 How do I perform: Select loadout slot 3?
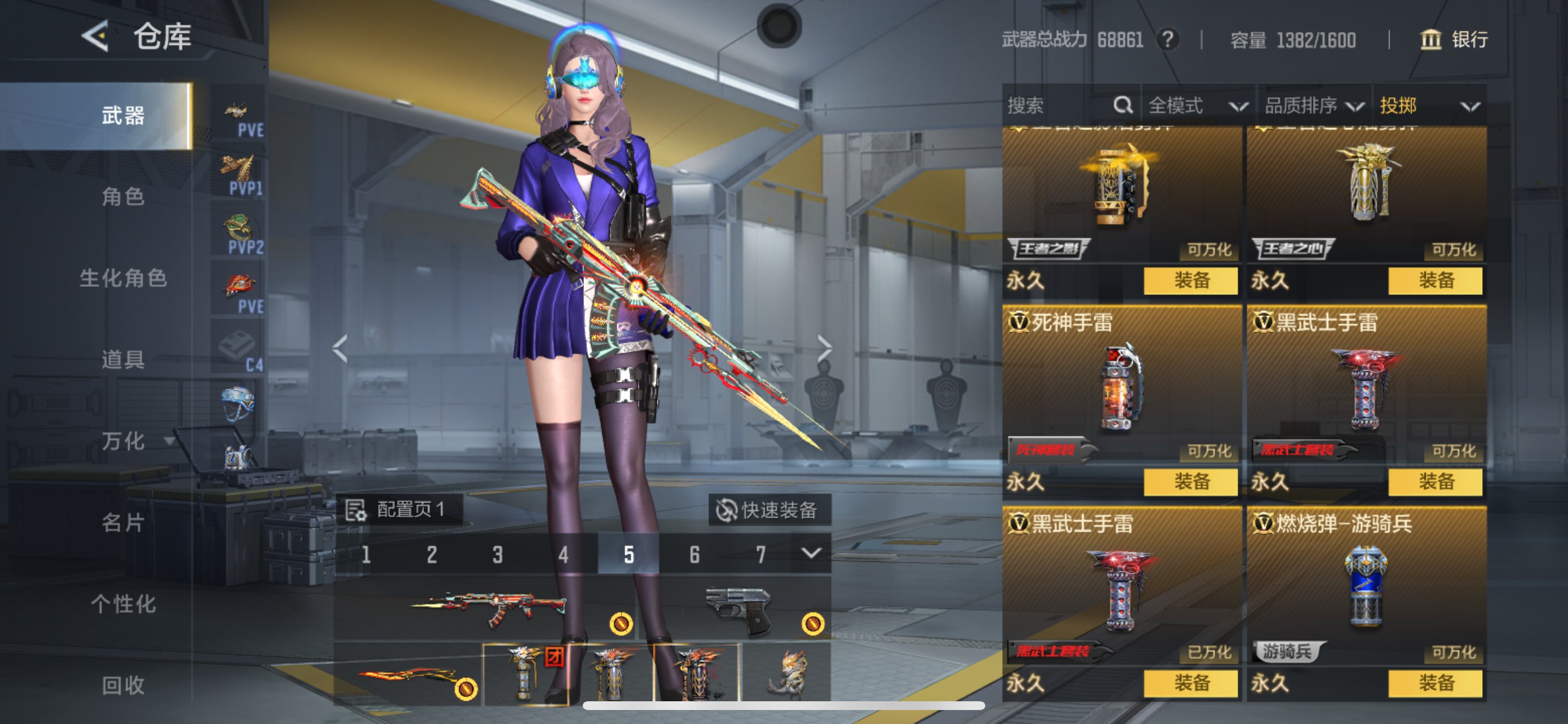click(498, 554)
